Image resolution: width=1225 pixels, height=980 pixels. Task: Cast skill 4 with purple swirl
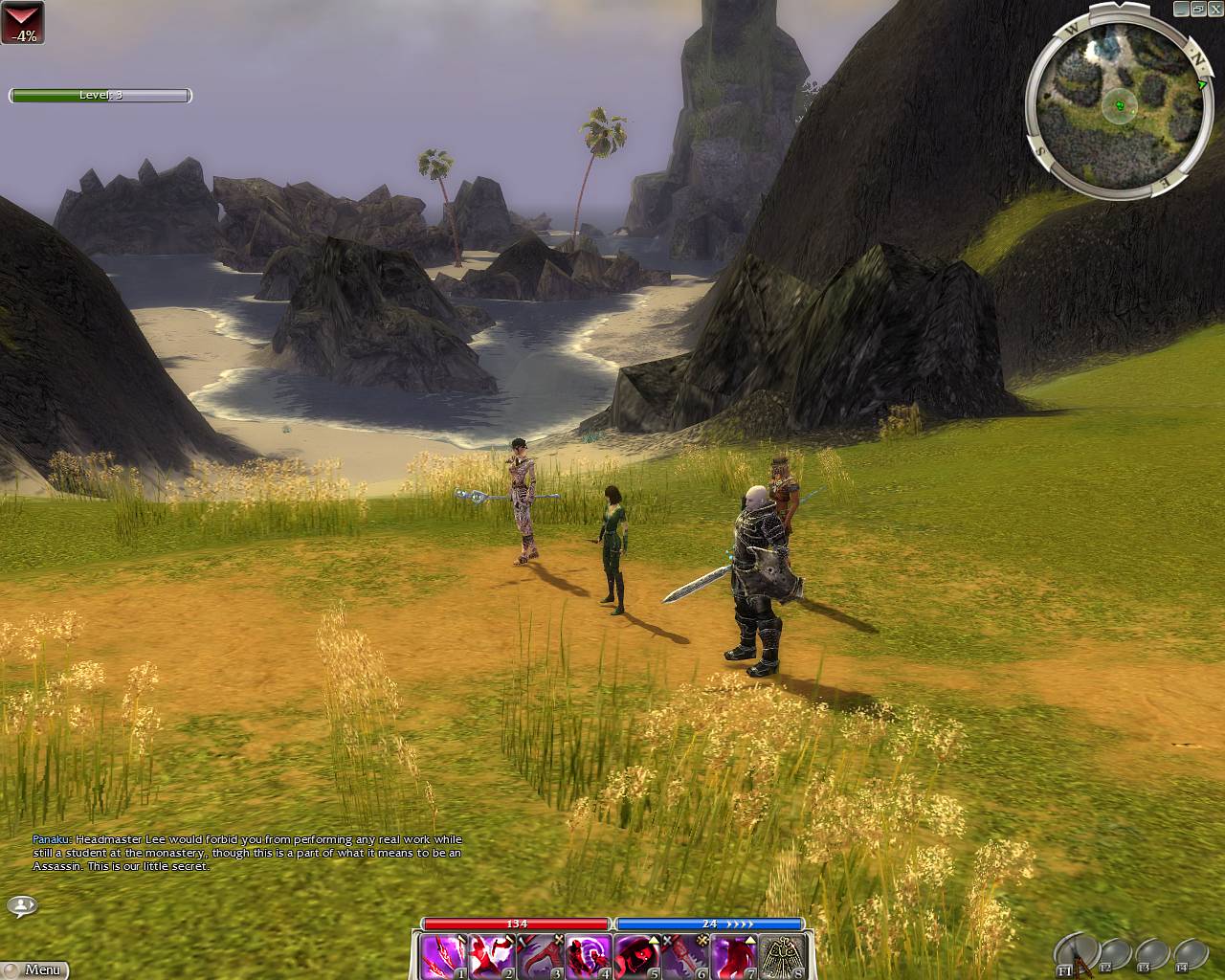coord(588,956)
